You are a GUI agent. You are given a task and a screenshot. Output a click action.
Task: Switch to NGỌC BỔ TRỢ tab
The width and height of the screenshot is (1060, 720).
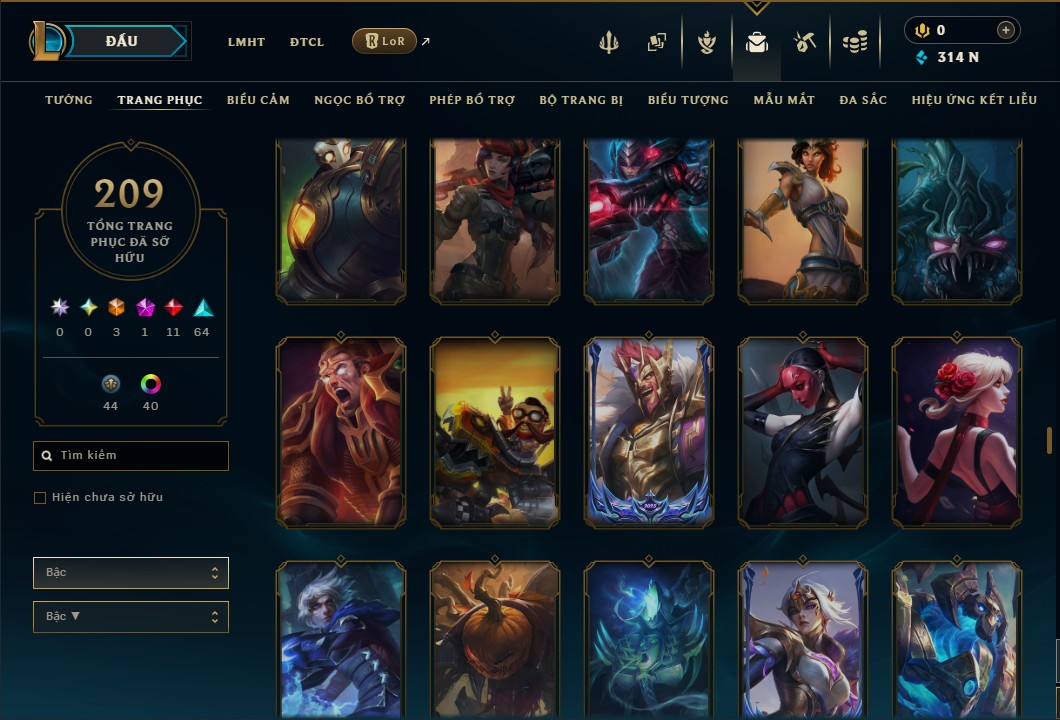pyautogui.click(x=359, y=100)
